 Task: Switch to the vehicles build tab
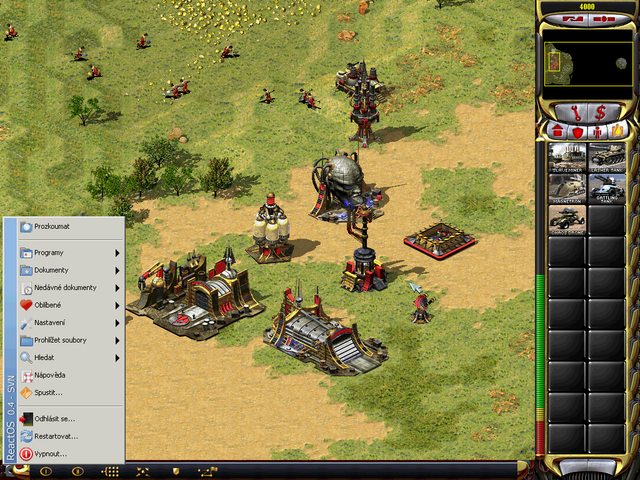pos(617,131)
